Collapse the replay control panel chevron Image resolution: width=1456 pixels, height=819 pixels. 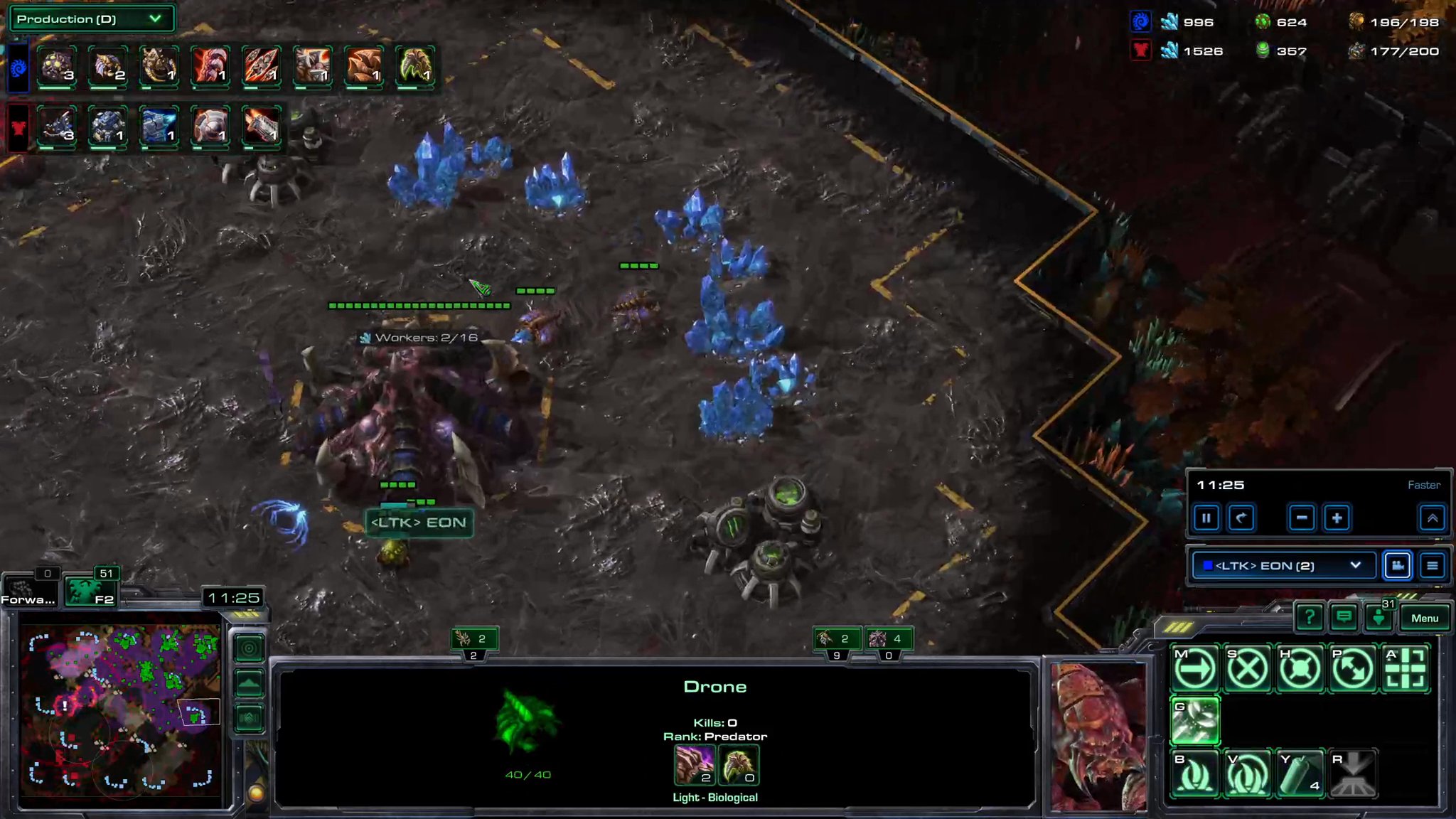[1434, 518]
